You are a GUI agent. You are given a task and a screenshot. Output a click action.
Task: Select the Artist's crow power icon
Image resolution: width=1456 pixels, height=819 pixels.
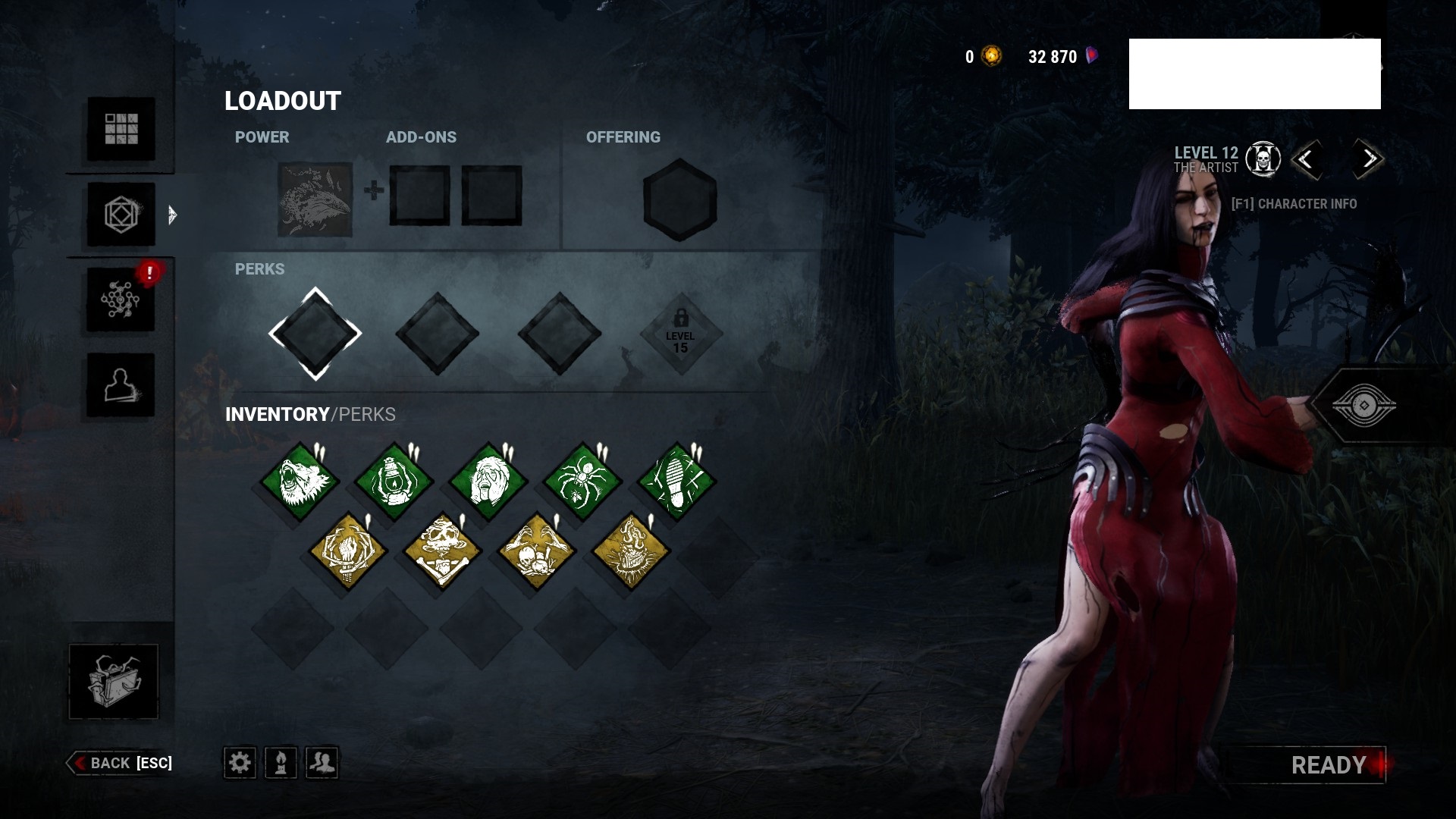pos(314,199)
